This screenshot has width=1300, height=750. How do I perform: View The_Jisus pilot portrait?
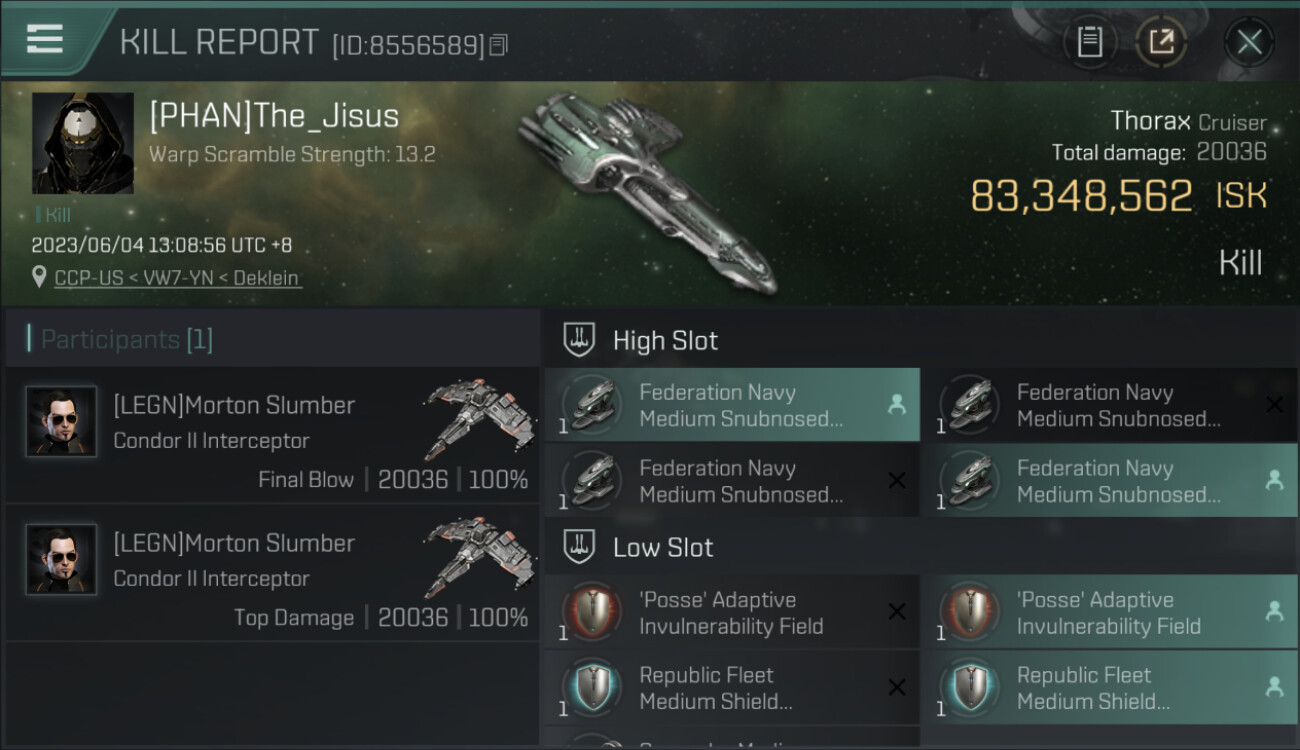[x=83, y=143]
